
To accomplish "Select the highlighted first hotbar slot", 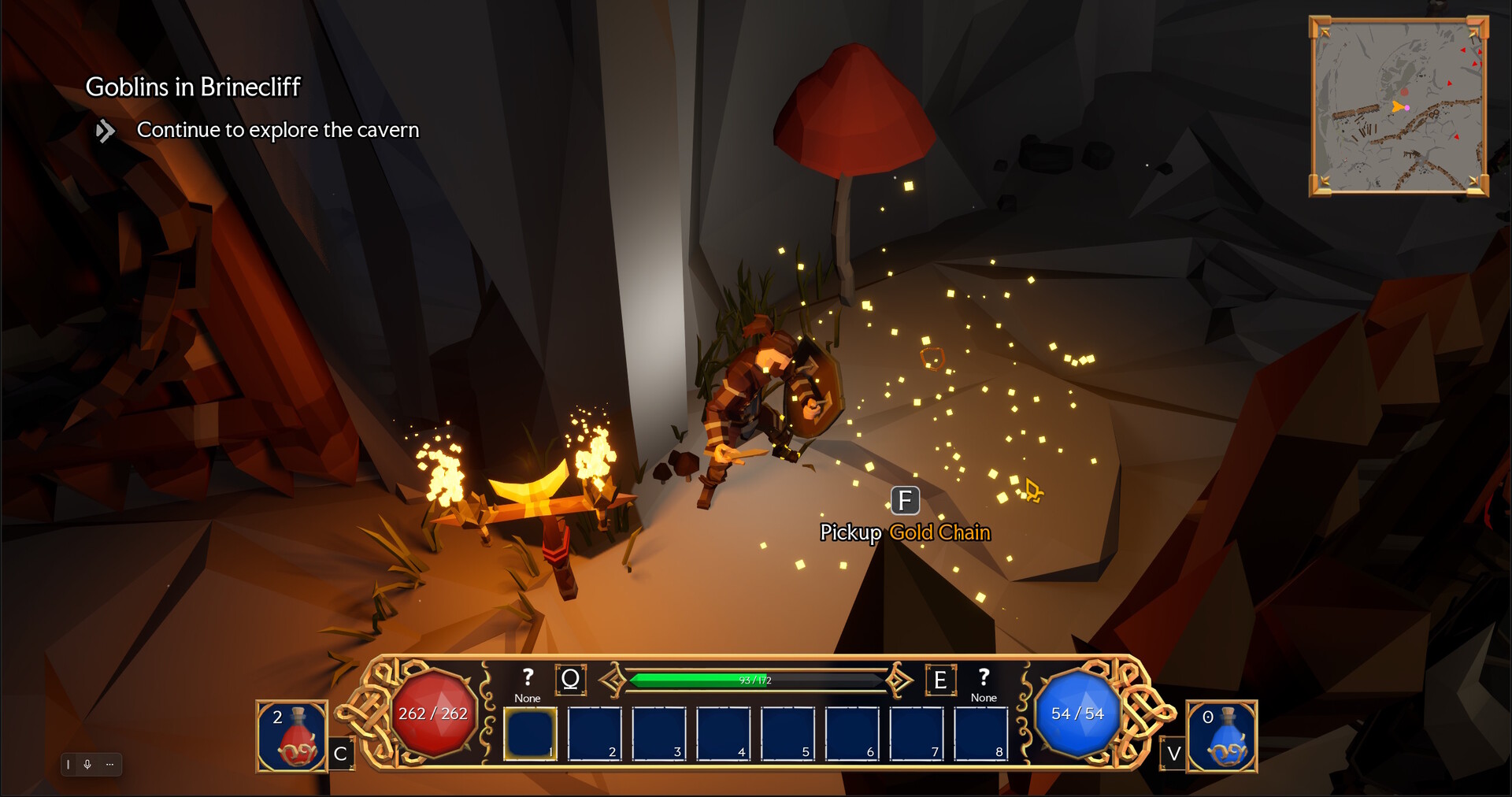I will coord(530,733).
